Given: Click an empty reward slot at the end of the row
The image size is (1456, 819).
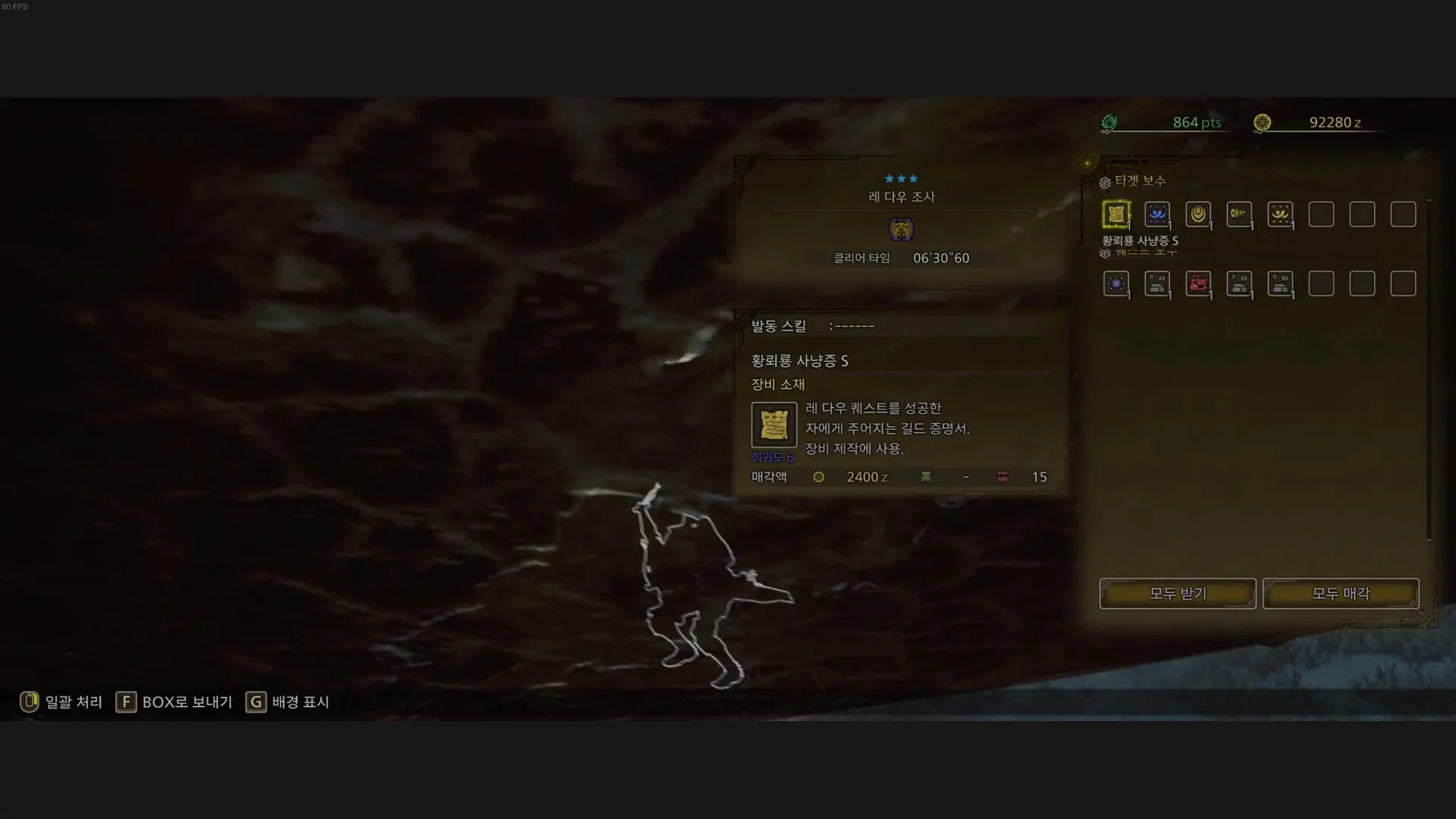Looking at the screenshot, I should [x=1402, y=214].
